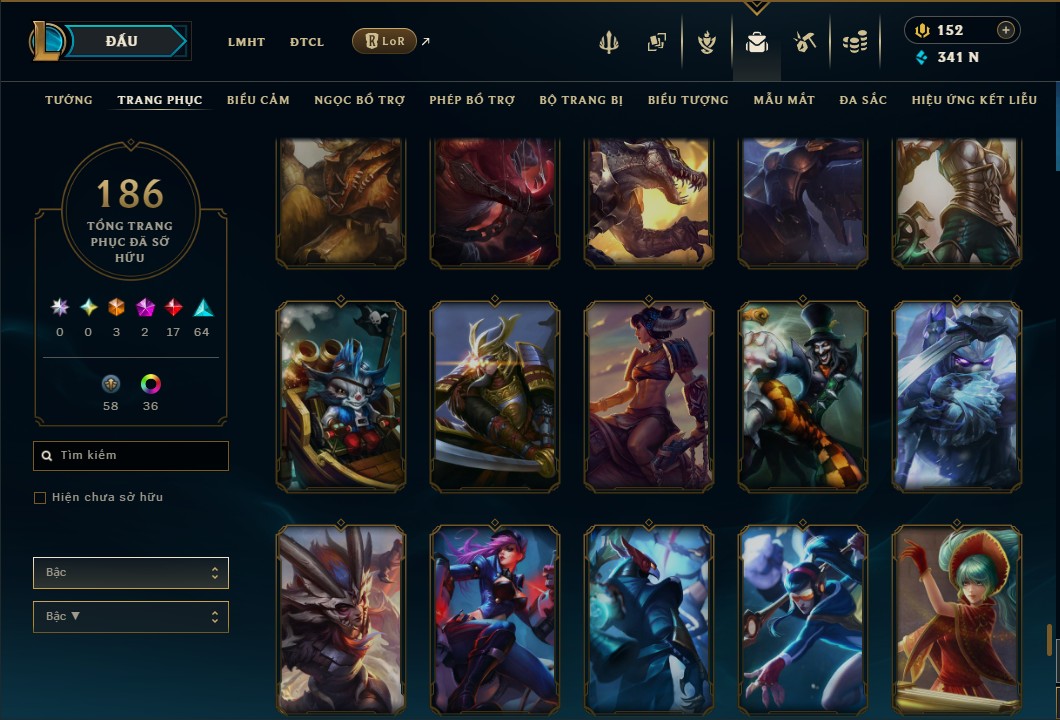This screenshot has height=720, width=1060.
Task: Choose the top-hat jester Shaco skin card
Action: pos(803,397)
